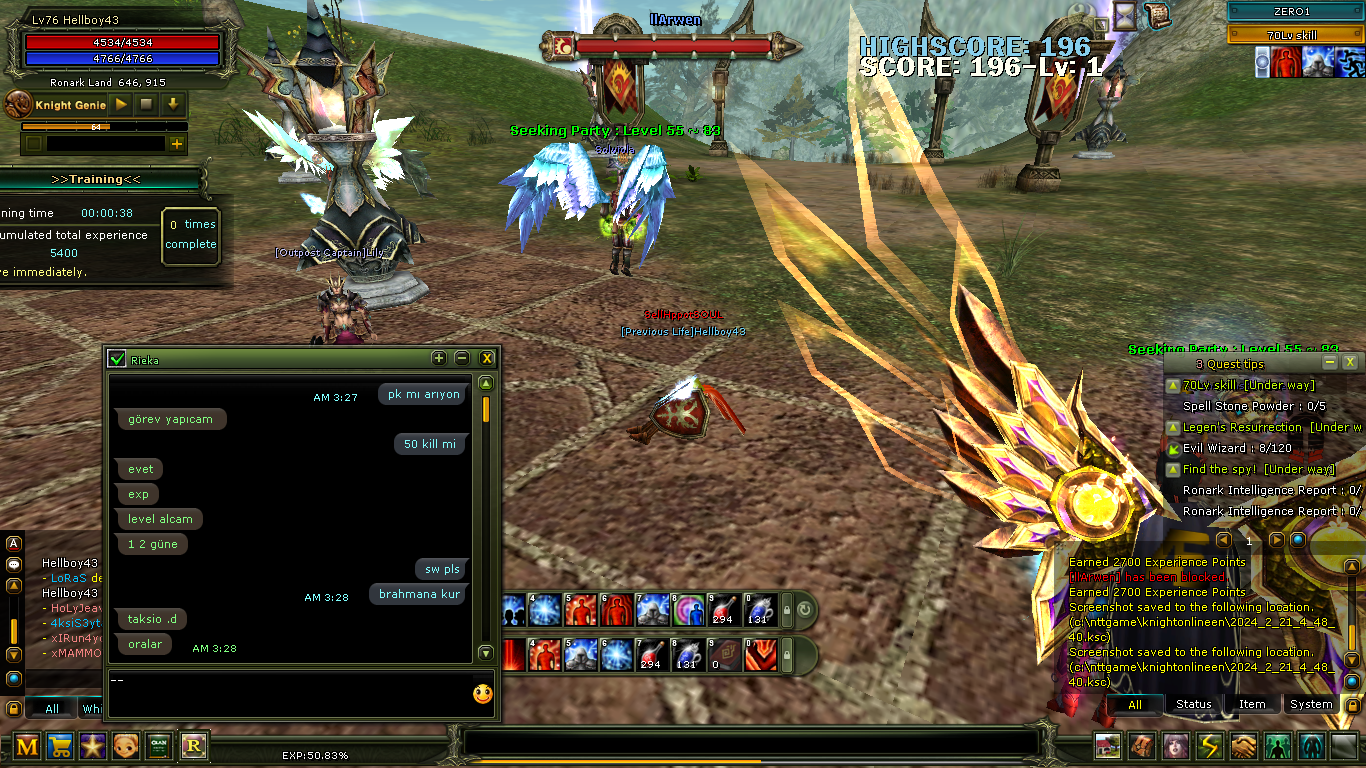The height and width of the screenshot is (768, 1366).
Task: Click the handshake trade icon
Action: coord(1243,746)
